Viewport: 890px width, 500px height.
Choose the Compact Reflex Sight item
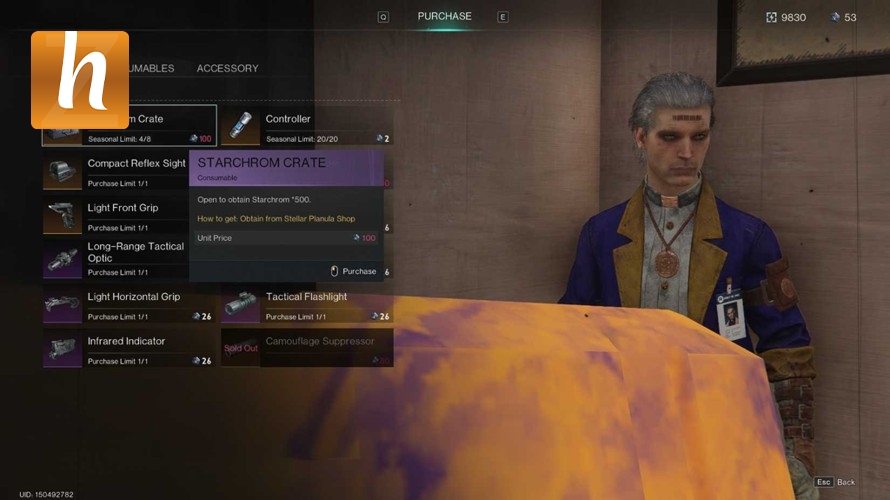(115, 171)
